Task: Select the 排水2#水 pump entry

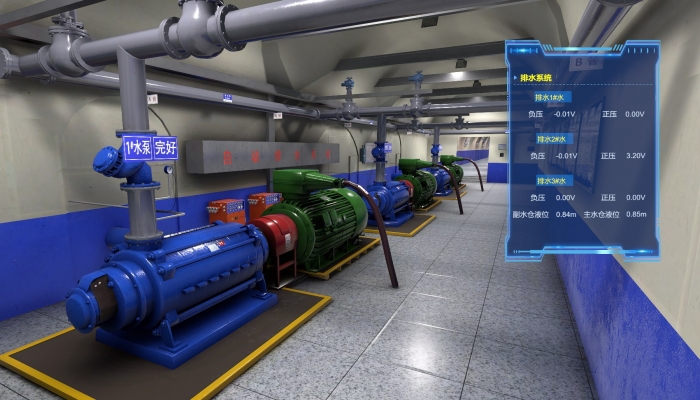Action: [549, 139]
